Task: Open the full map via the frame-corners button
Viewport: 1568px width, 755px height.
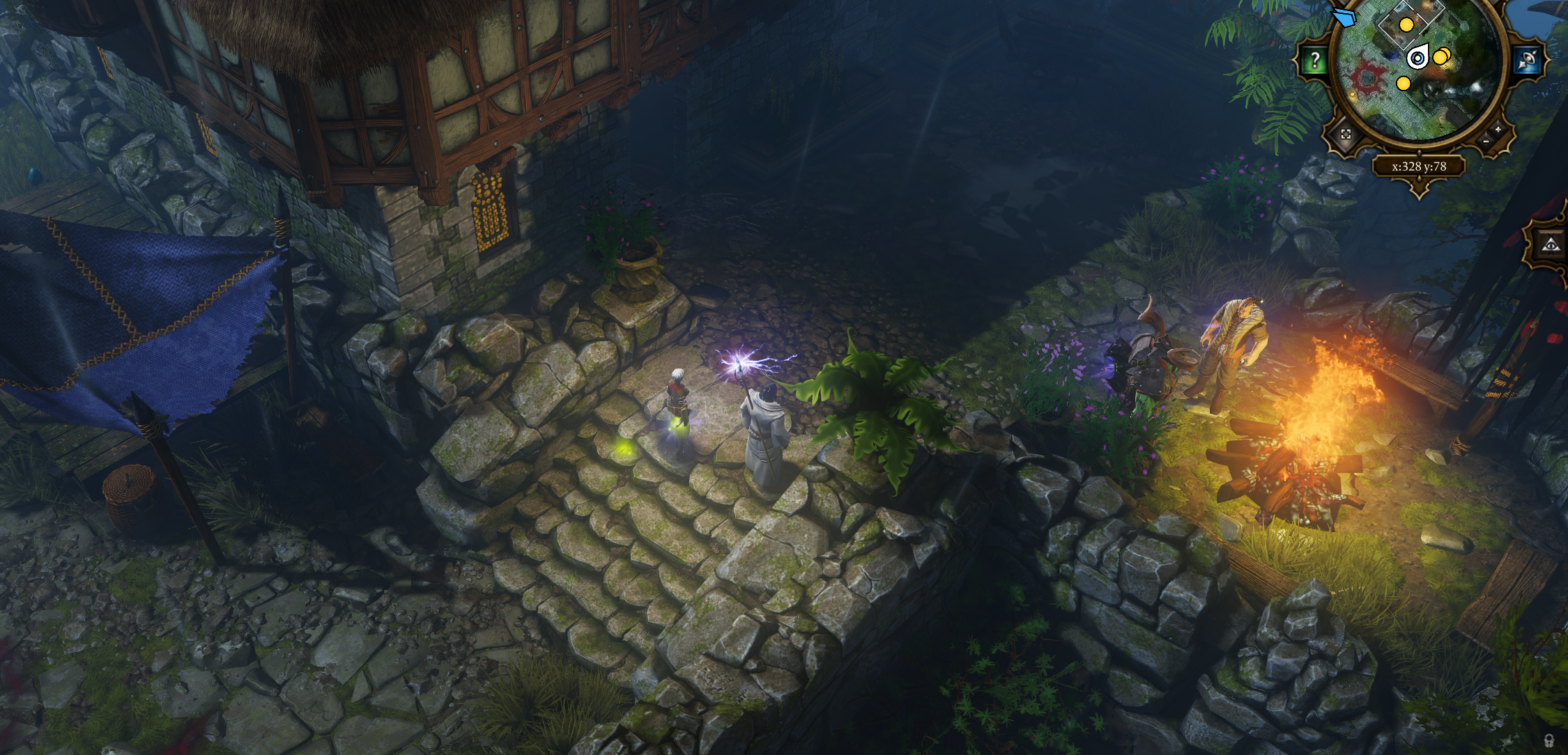Action: [1345, 134]
